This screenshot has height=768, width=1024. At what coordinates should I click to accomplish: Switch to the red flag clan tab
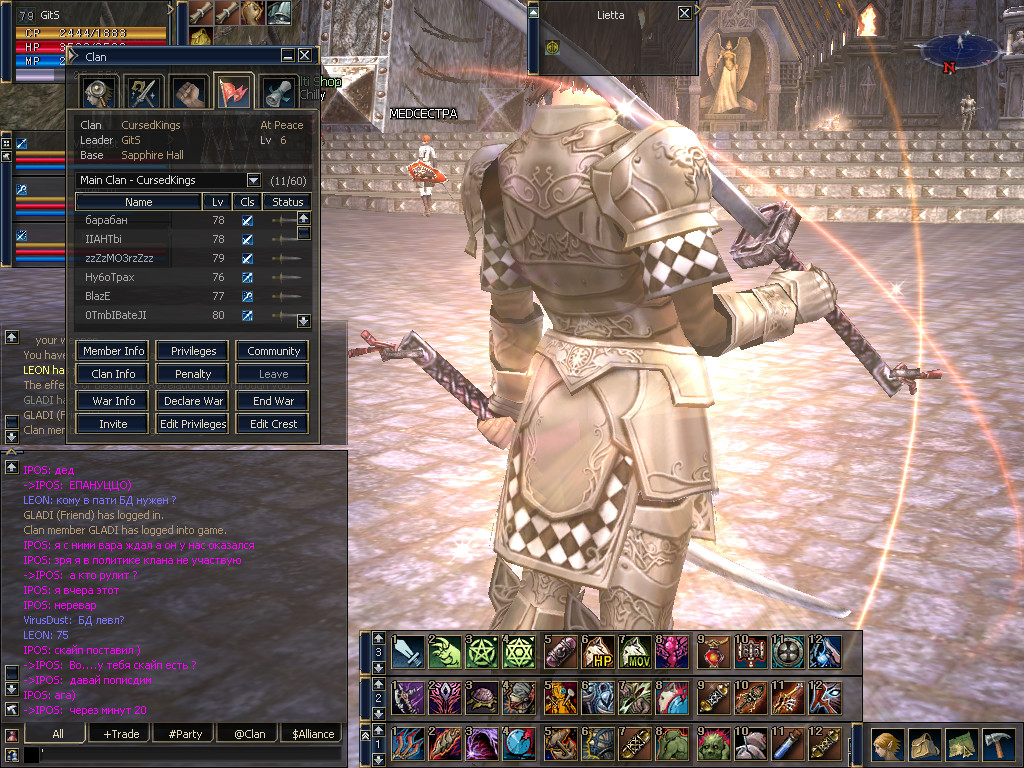pyautogui.click(x=234, y=92)
